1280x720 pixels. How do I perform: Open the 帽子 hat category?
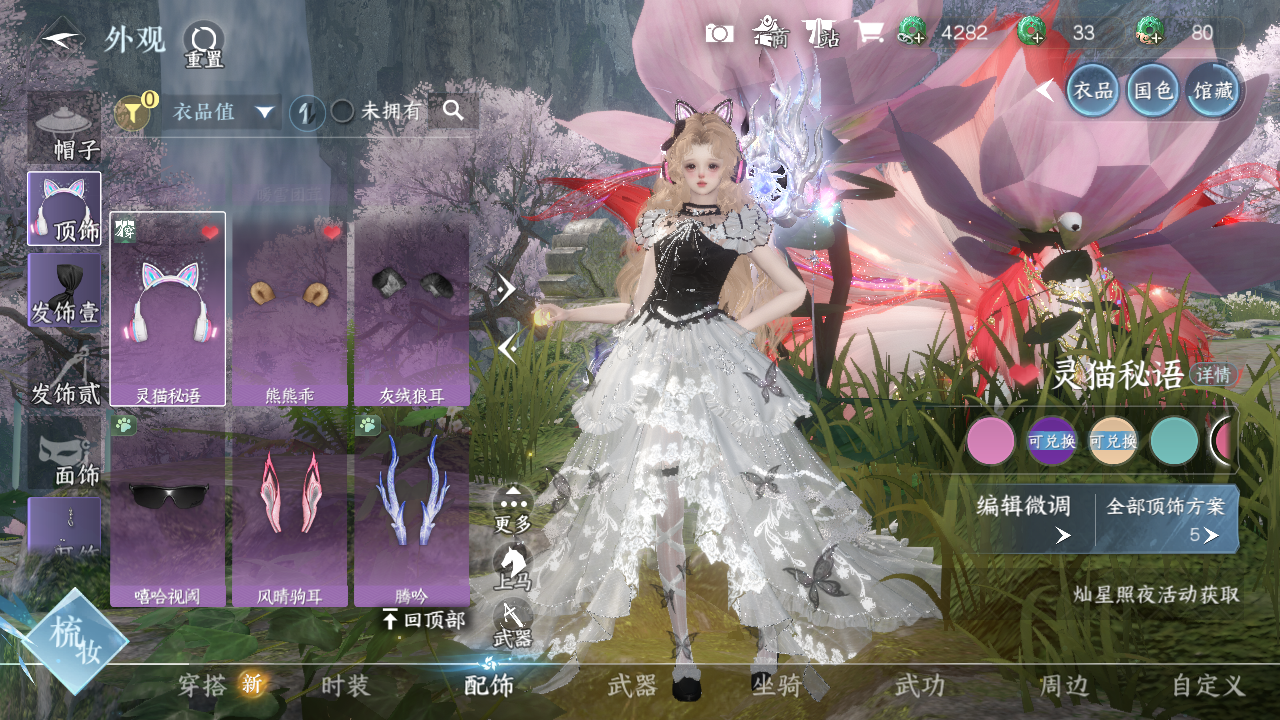click(65, 128)
